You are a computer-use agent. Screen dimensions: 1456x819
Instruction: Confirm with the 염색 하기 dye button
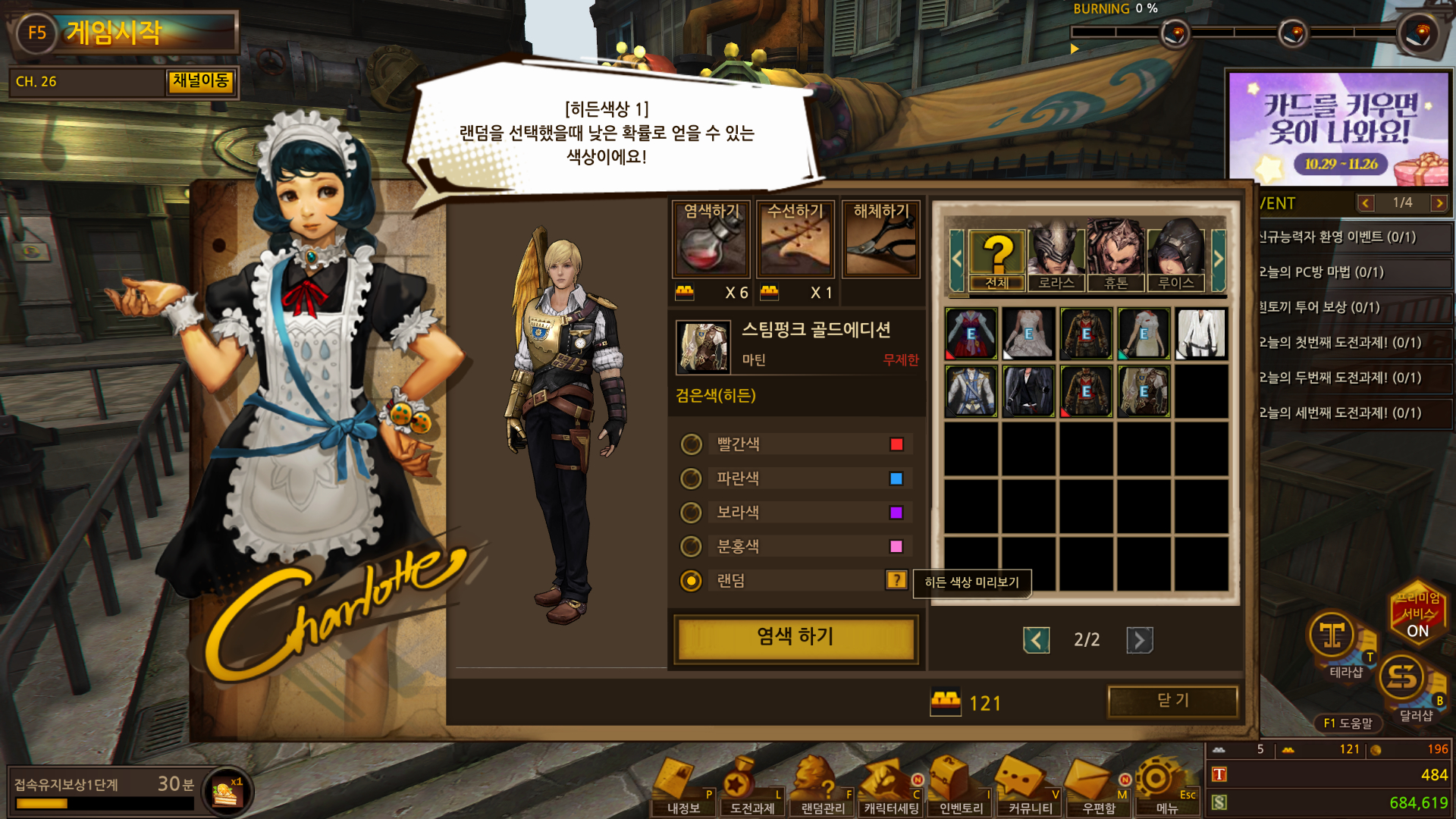click(x=795, y=637)
